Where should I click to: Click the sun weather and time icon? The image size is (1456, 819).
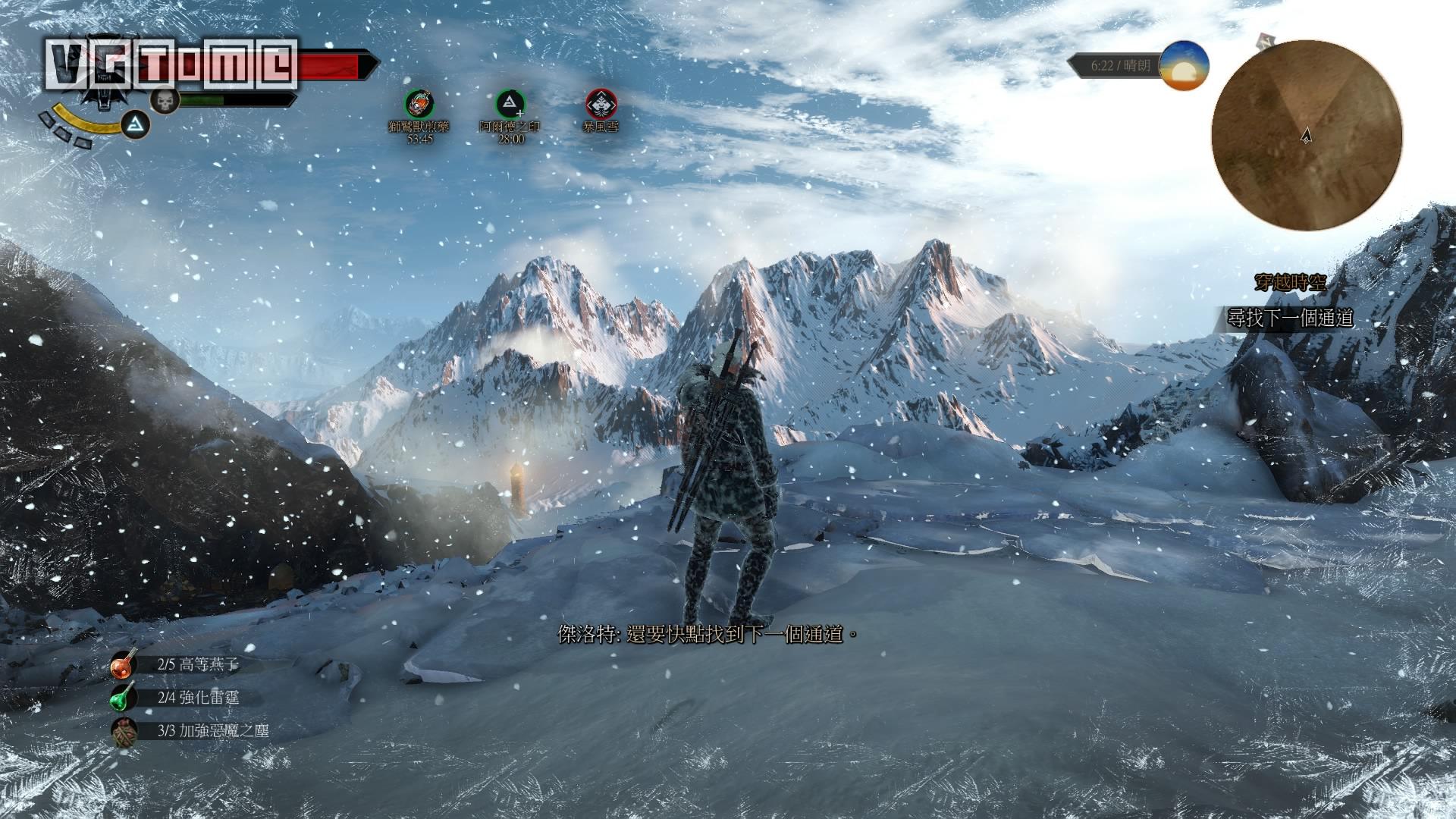1185,65
